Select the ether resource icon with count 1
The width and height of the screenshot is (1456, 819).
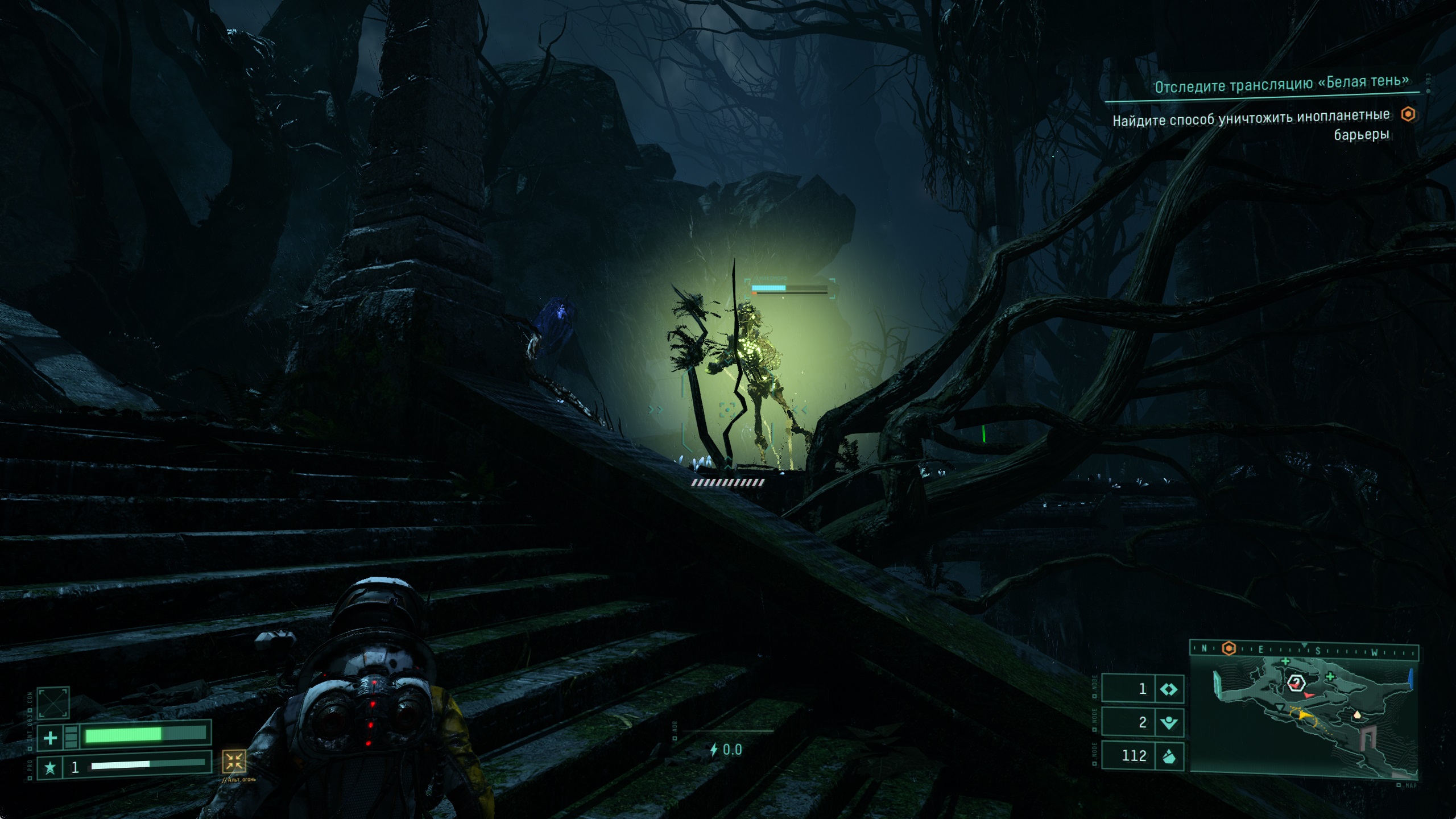tap(1169, 689)
